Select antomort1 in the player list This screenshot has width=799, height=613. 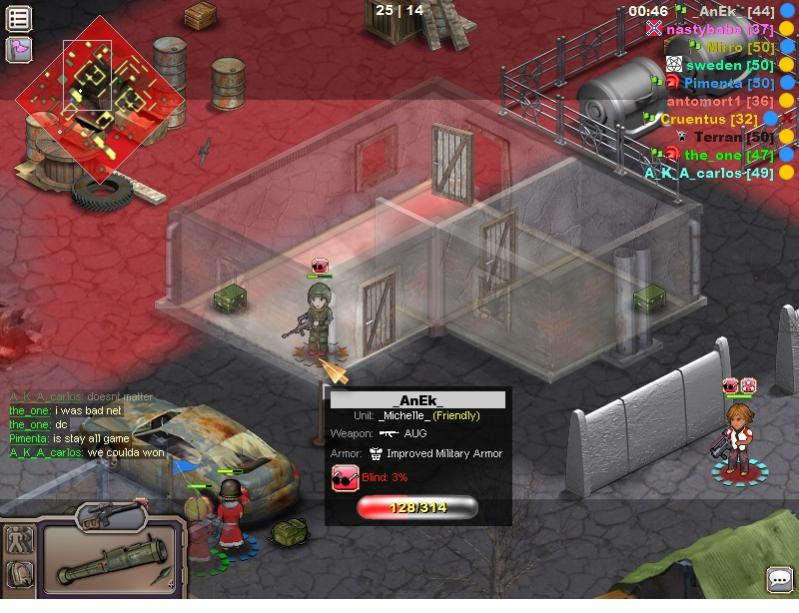720,101
